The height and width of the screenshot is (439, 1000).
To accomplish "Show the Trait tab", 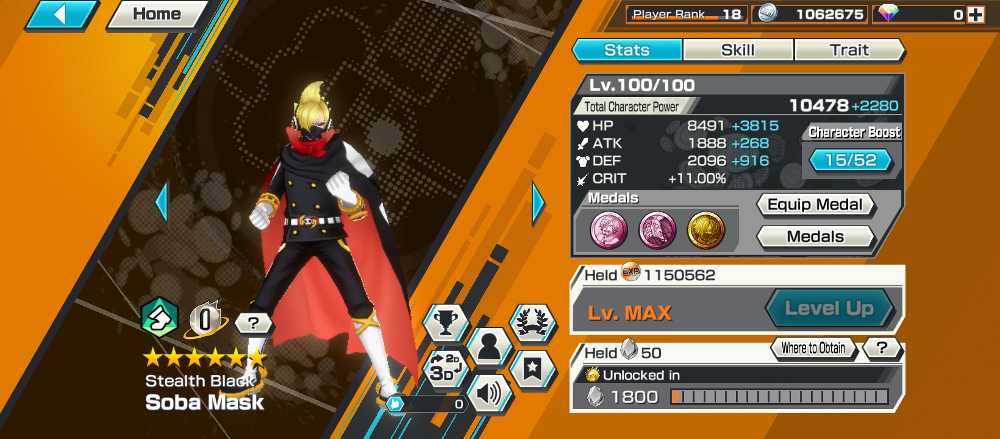I will 849,50.
